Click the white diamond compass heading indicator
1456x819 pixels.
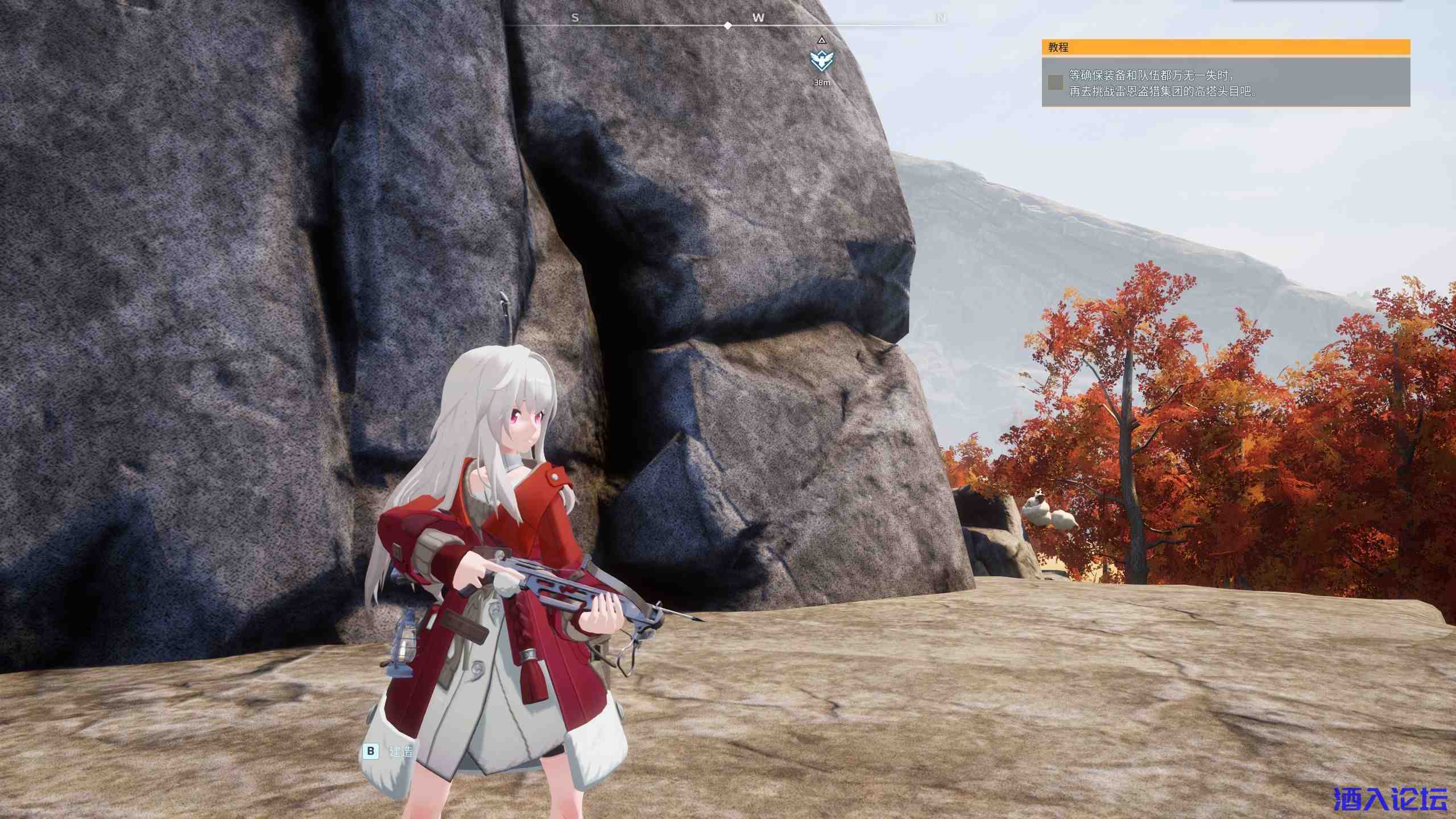[x=728, y=26]
